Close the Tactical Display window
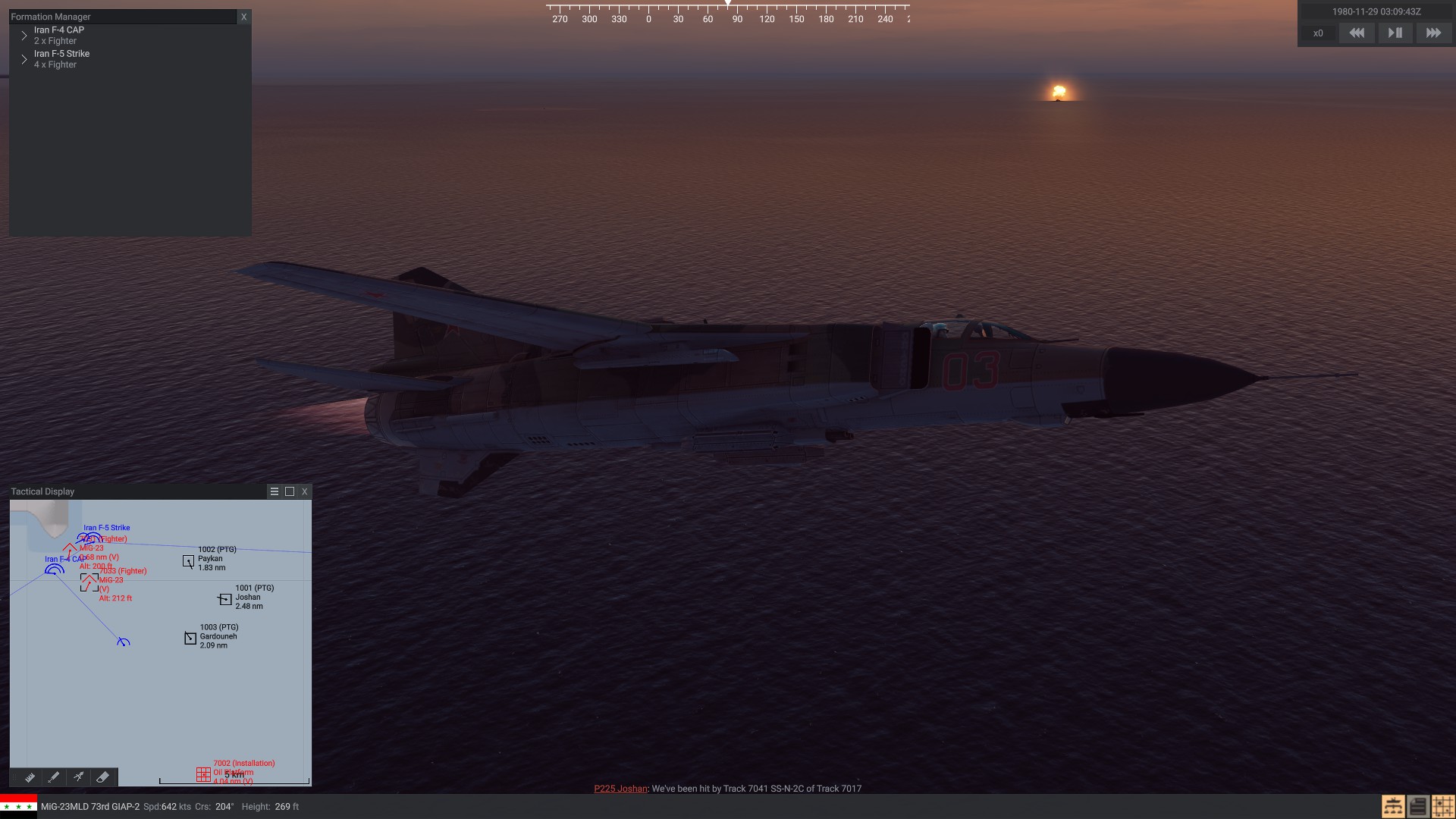The height and width of the screenshot is (819, 1456). click(x=305, y=491)
